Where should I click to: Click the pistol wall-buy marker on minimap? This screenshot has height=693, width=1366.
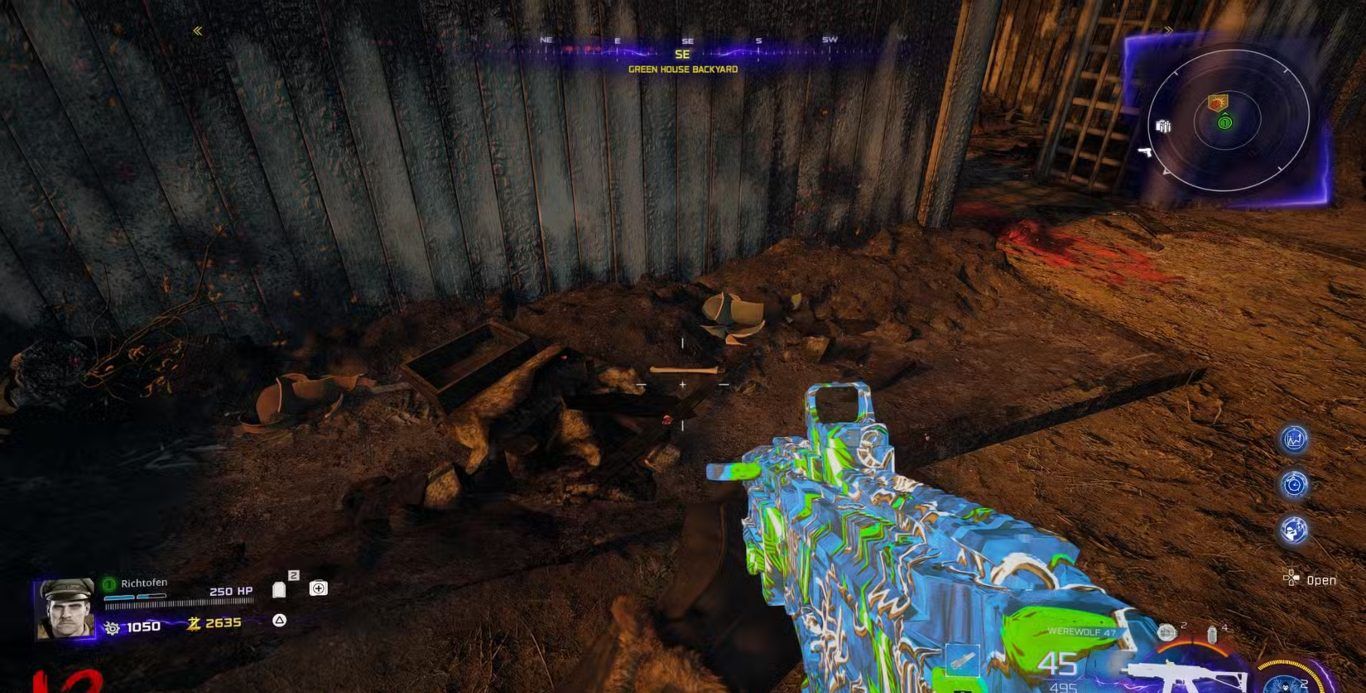1145,152
